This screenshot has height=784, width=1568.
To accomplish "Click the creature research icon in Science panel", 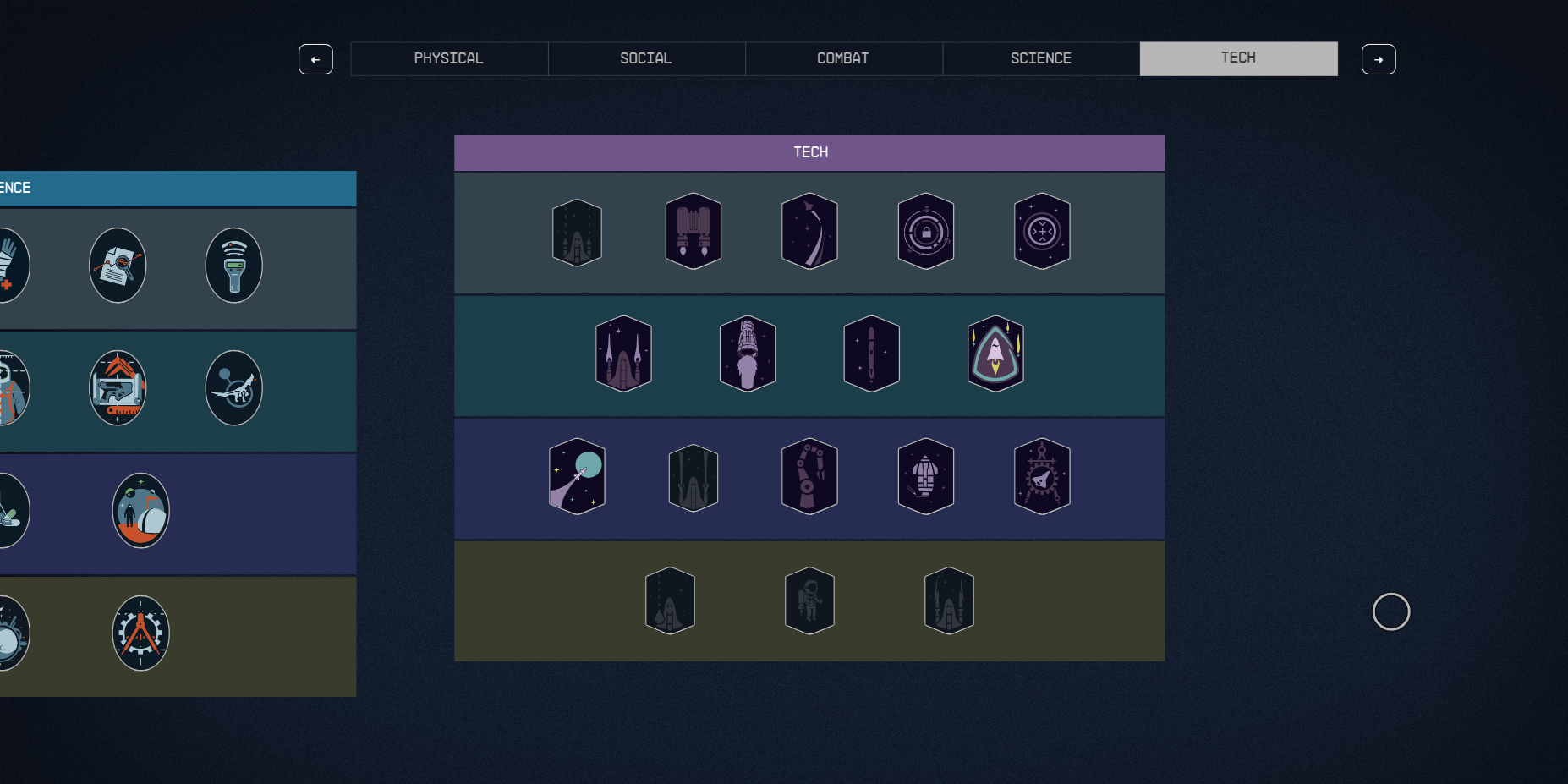I will pos(233,387).
